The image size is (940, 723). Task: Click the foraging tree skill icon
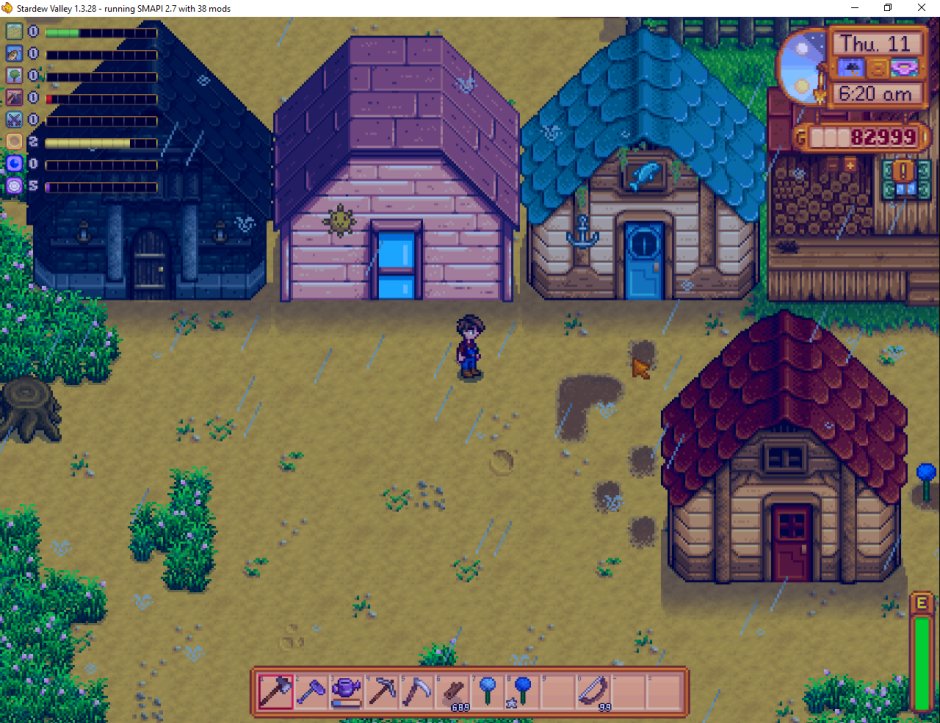(x=14, y=76)
